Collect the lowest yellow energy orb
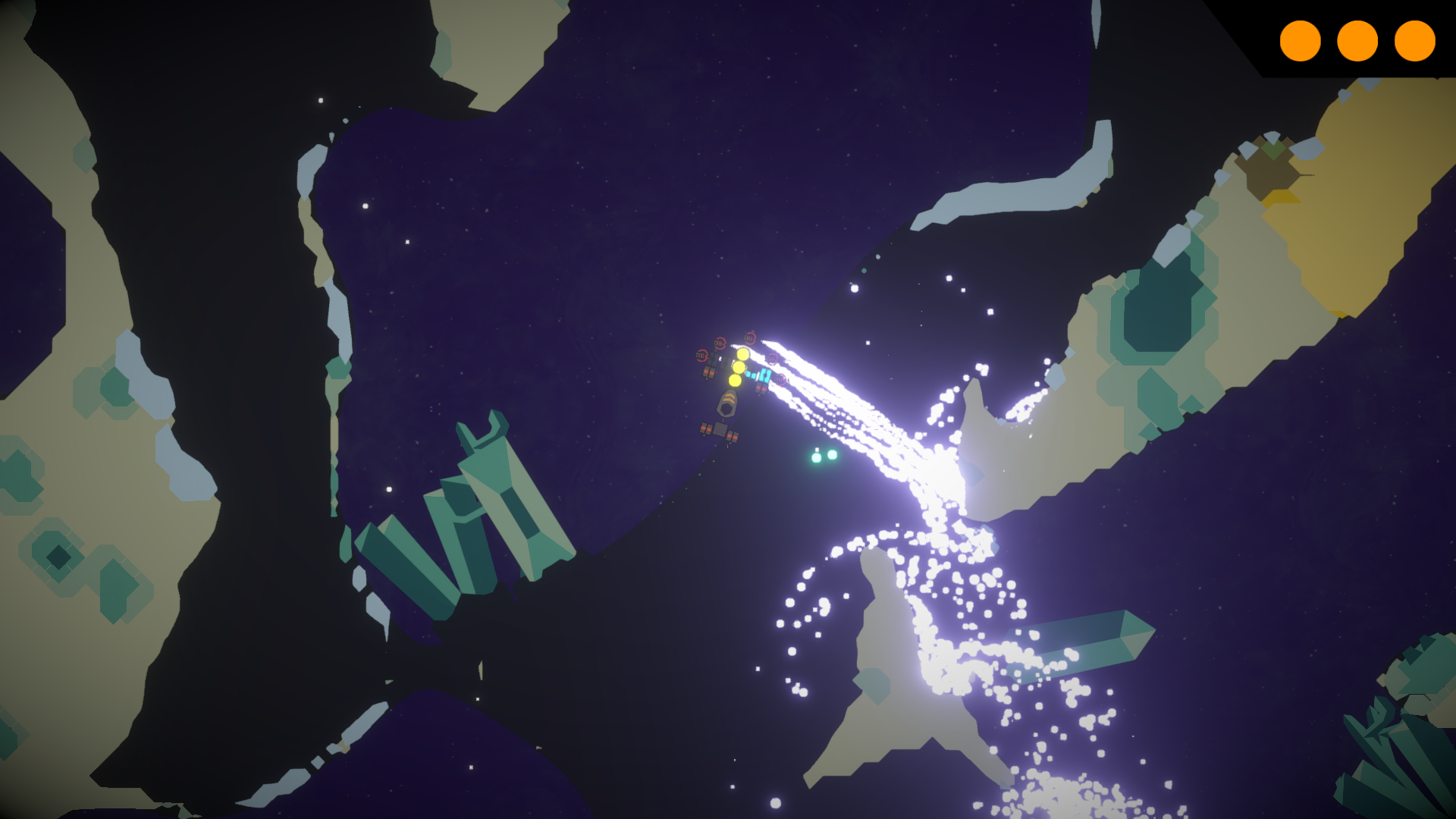The image size is (1456, 819). 734,379
